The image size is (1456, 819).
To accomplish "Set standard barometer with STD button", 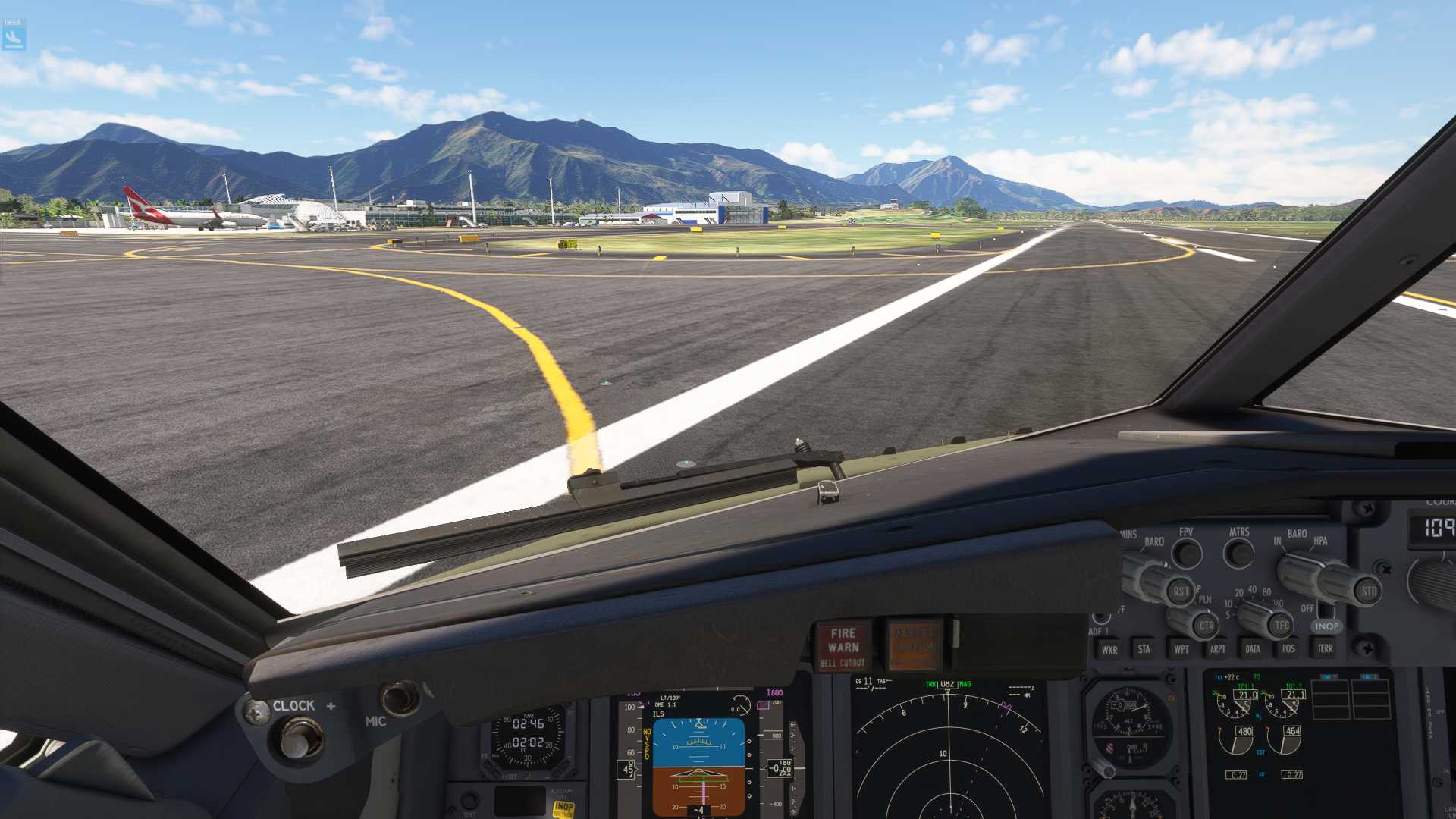I will [x=1368, y=591].
